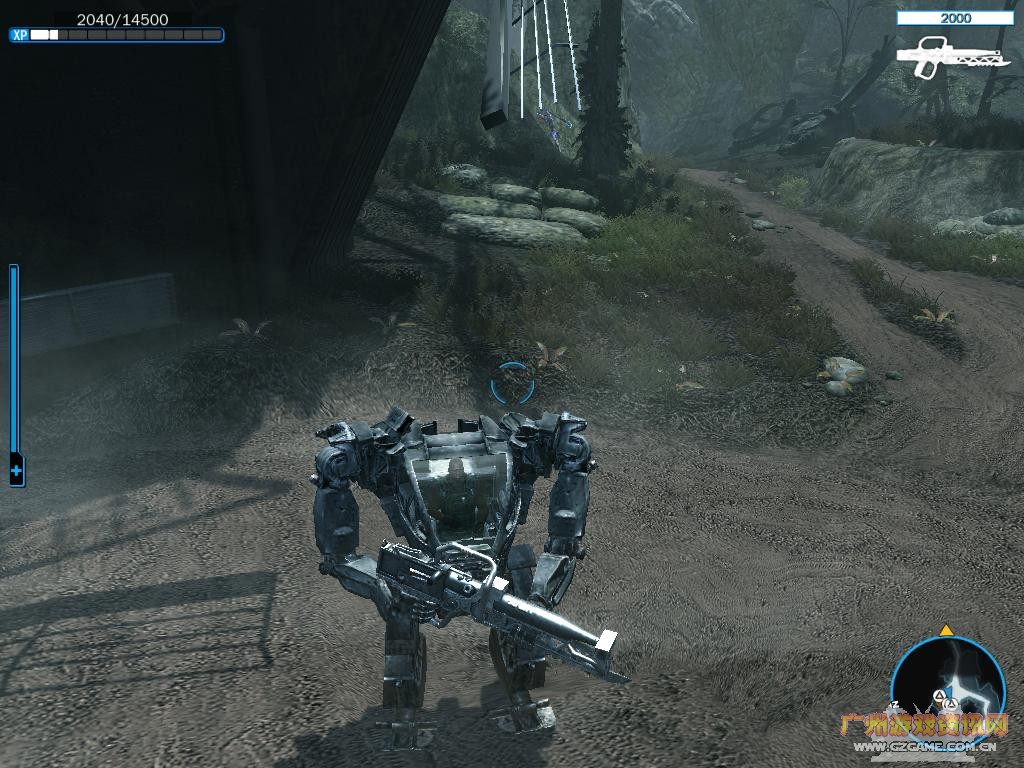Click the blue plus health icon
Viewport: 1024px width, 768px height.
pyautogui.click(x=16, y=468)
